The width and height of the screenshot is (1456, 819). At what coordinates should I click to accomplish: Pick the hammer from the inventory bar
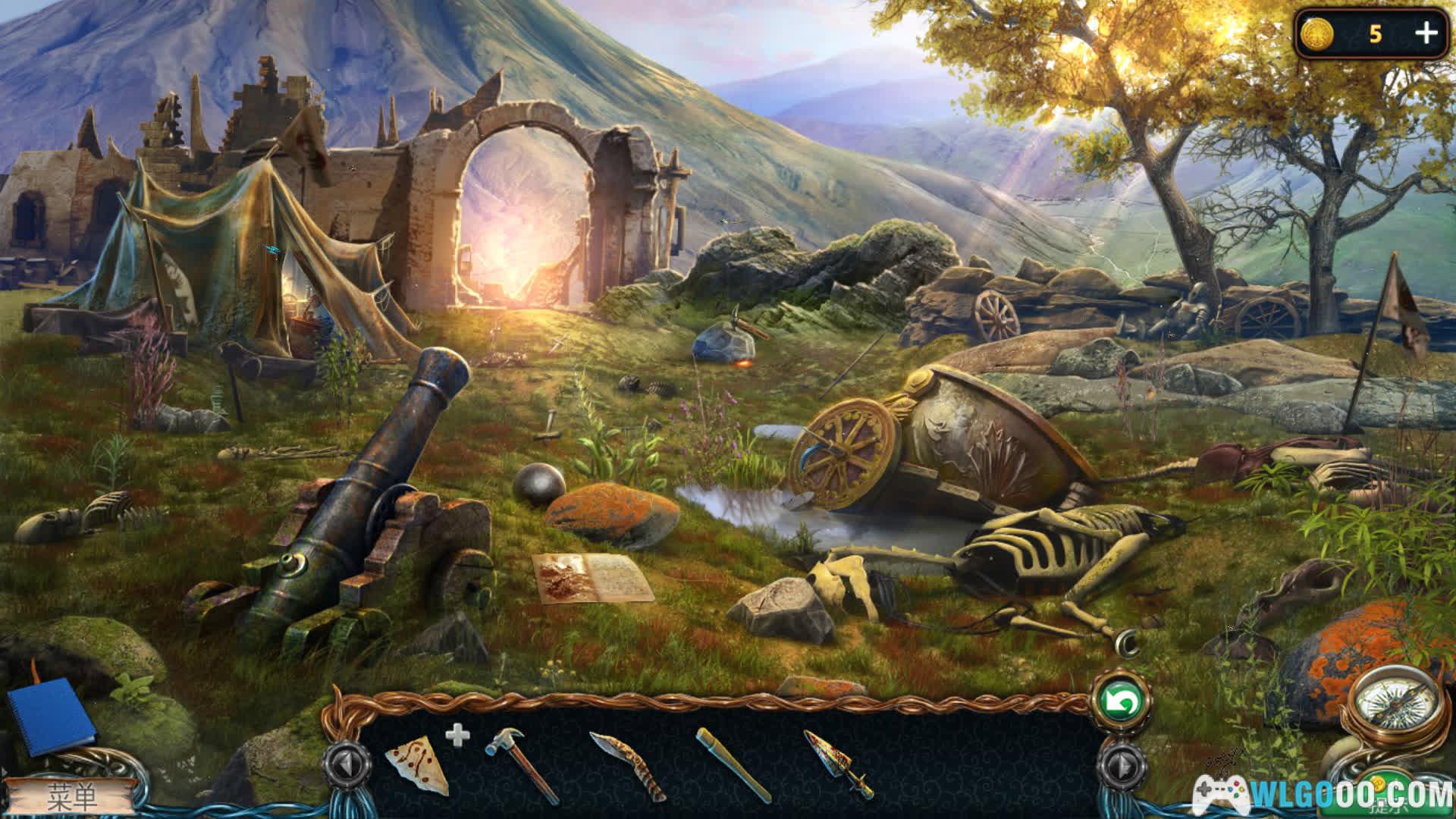pos(520,763)
